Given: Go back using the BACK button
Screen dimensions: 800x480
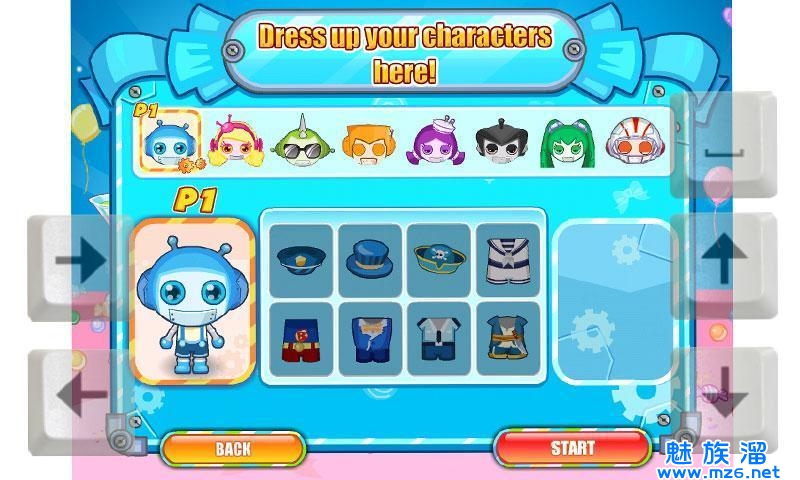Looking at the screenshot, I should coord(233,449).
